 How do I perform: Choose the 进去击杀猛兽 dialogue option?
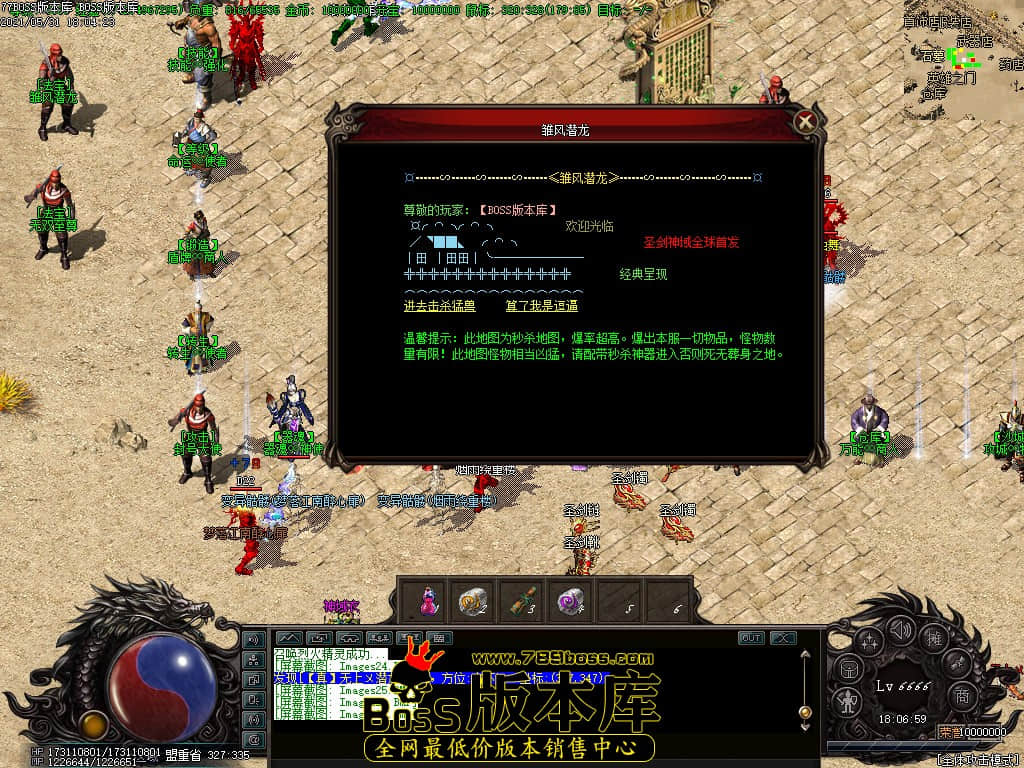(439, 306)
